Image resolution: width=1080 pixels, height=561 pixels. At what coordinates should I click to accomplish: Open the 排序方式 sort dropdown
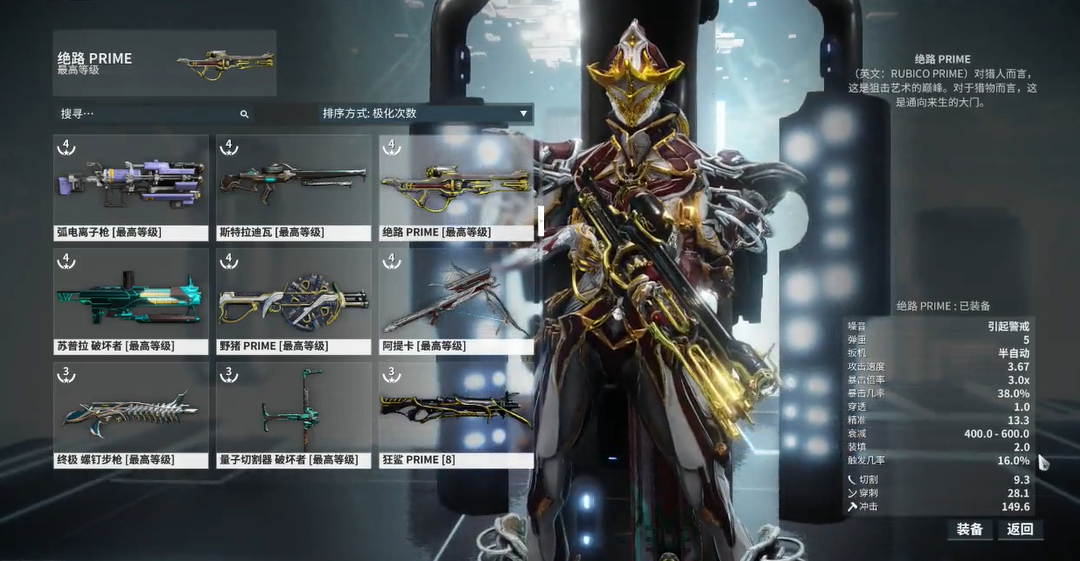coord(425,113)
